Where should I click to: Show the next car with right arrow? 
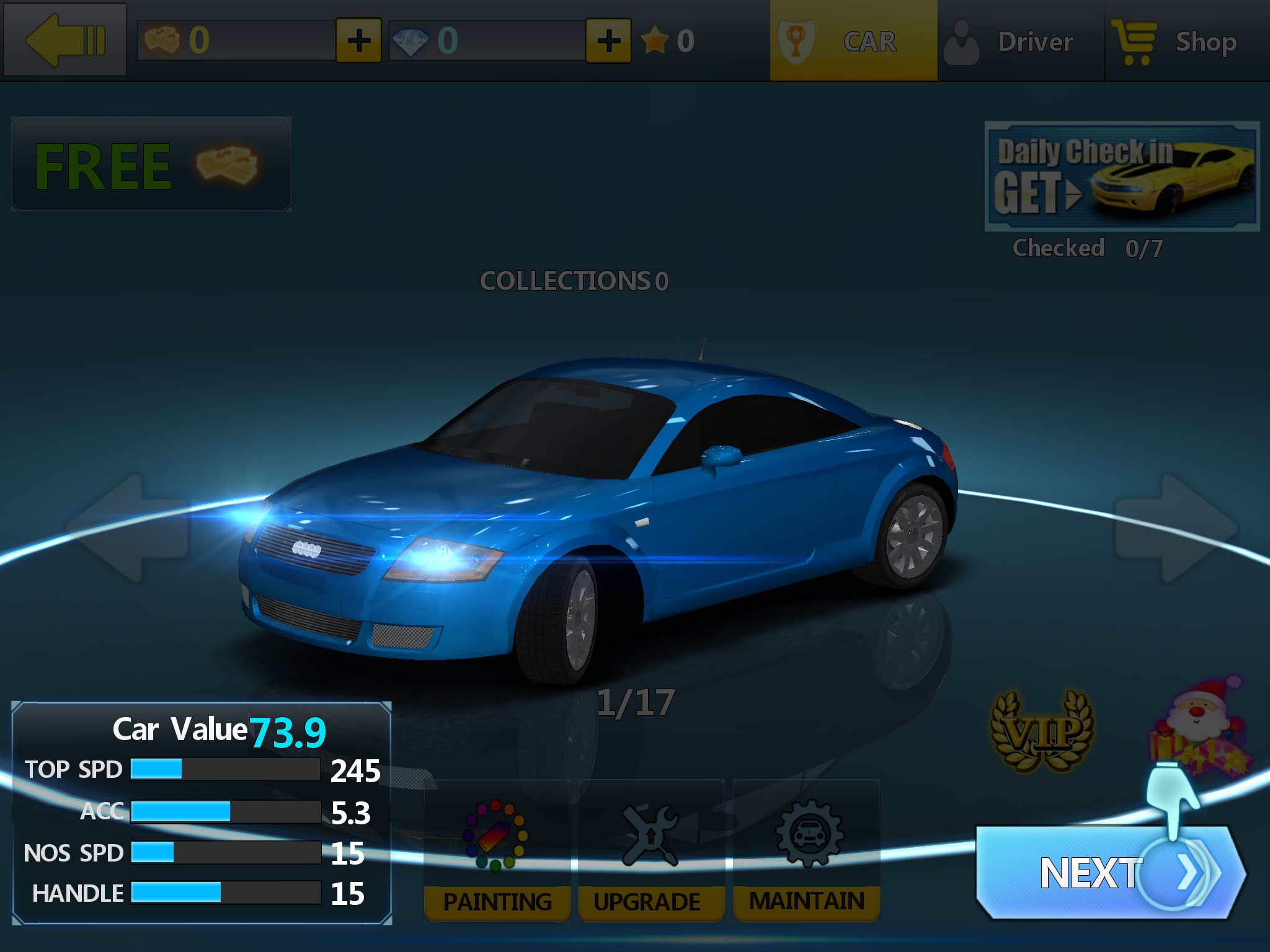tap(1176, 529)
